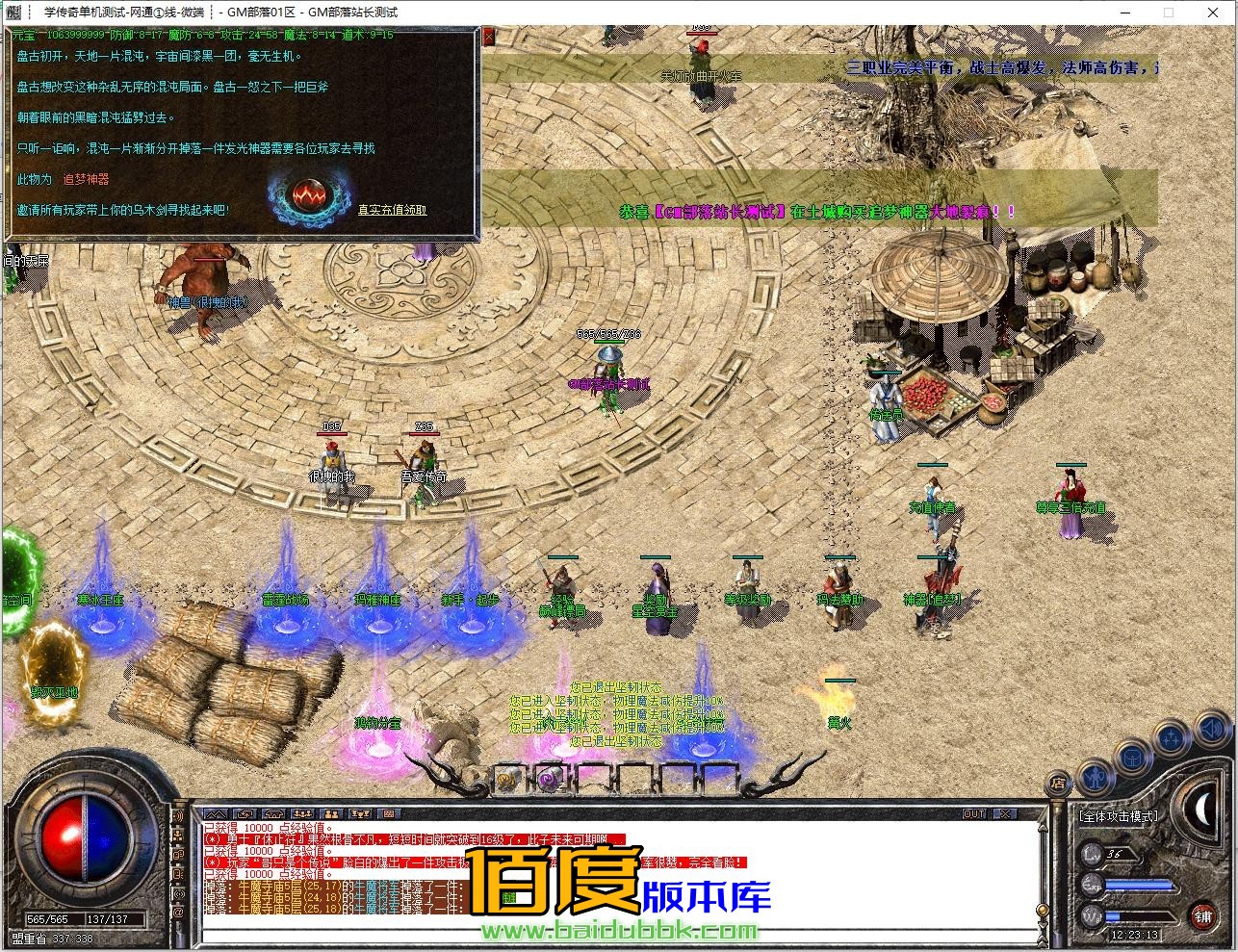The height and width of the screenshot is (952, 1238).
Task: Open the skills icon with star symbols
Action: point(1171,736)
